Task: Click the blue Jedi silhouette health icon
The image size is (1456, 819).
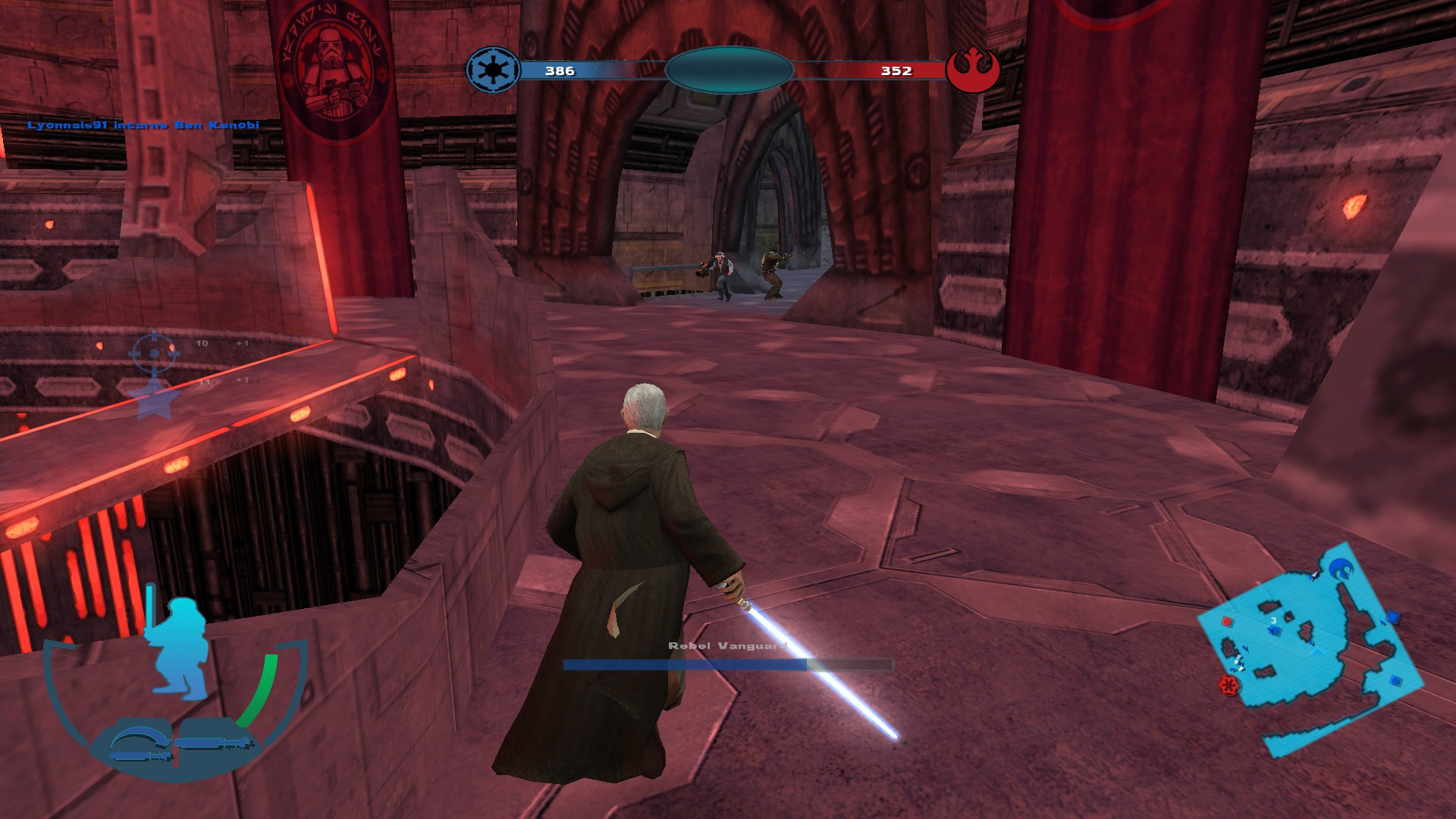Action: tap(182, 648)
